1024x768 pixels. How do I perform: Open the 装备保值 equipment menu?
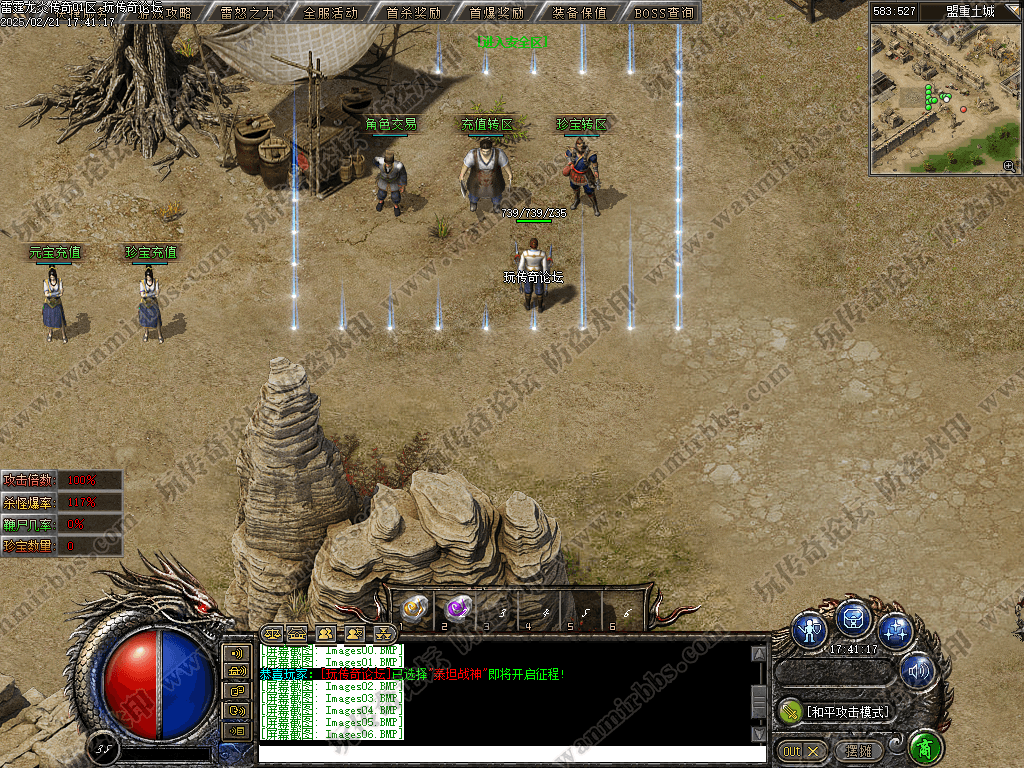tap(579, 13)
